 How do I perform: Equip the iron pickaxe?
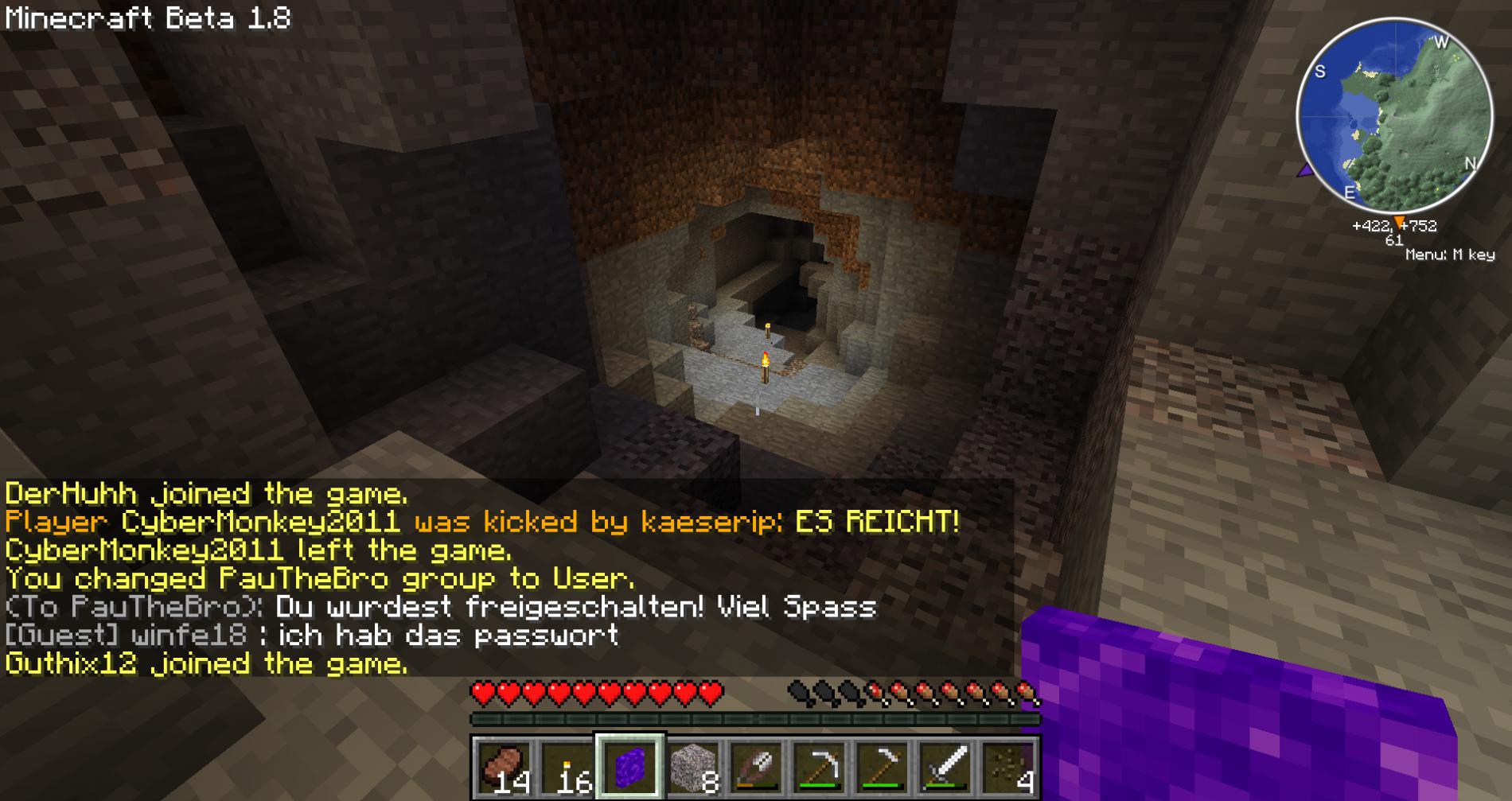click(x=820, y=768)
